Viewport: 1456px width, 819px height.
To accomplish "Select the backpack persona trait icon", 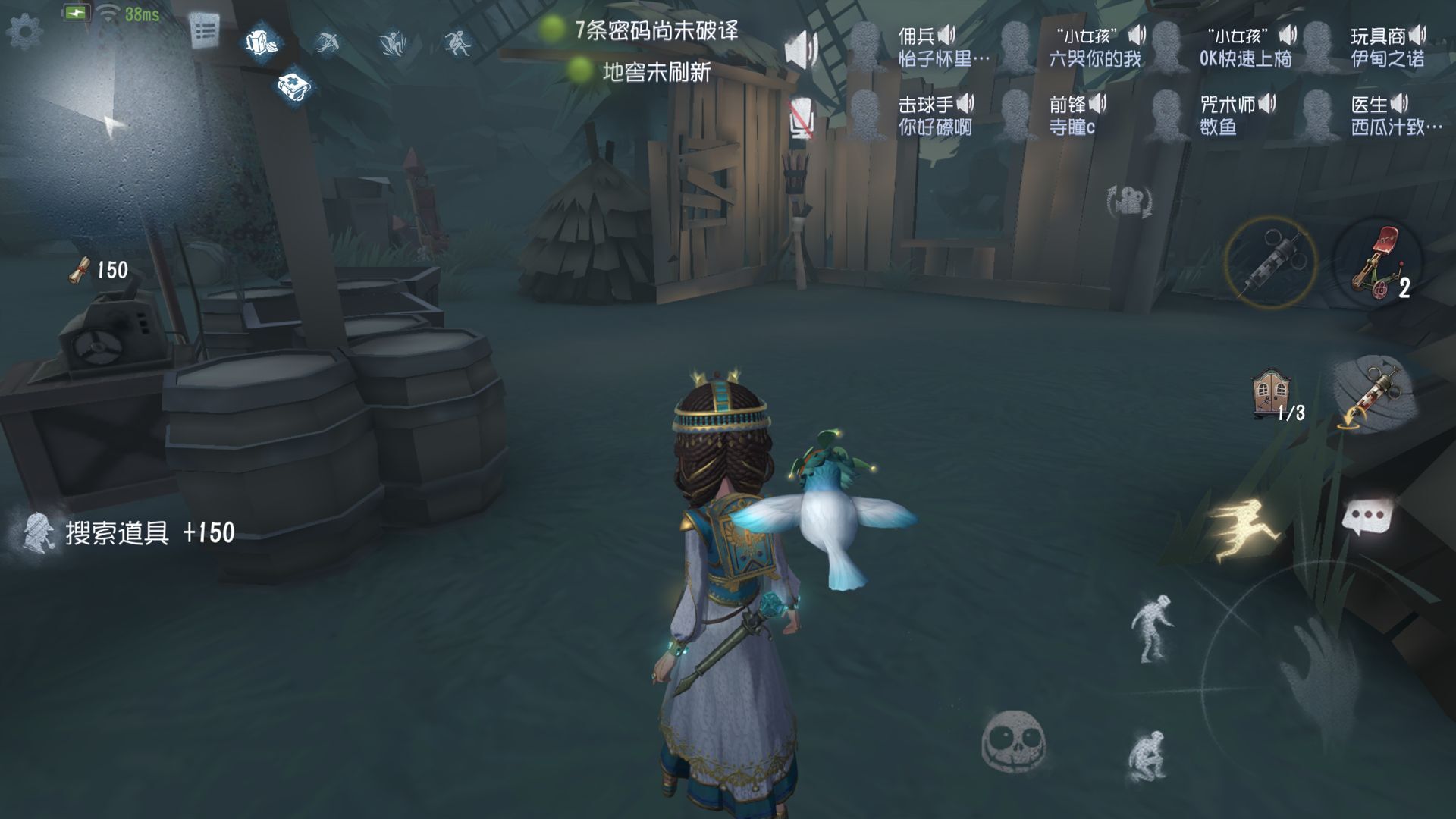I will (260, 42).
